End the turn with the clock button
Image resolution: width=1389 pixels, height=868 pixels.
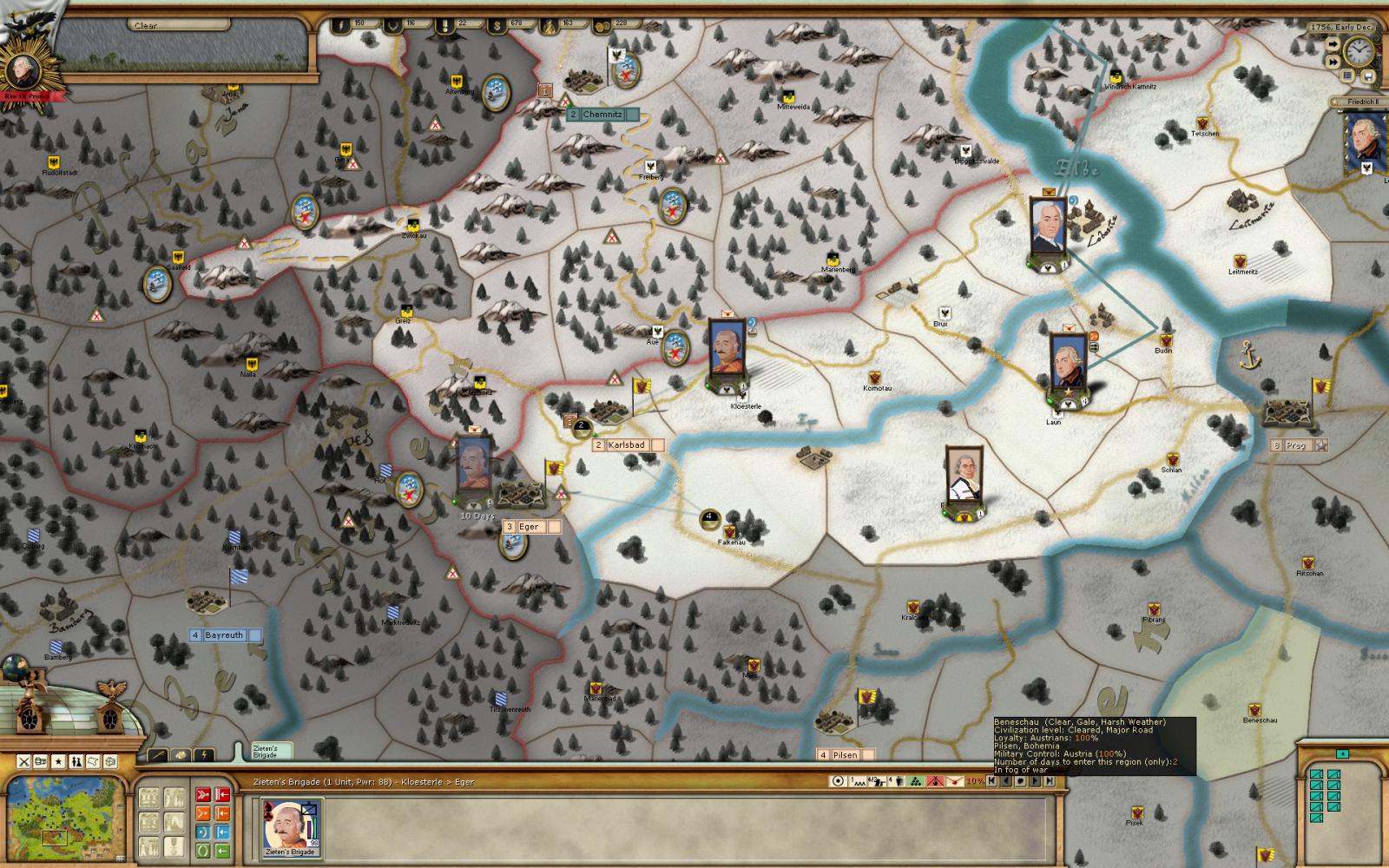[x=1359, y=52]
